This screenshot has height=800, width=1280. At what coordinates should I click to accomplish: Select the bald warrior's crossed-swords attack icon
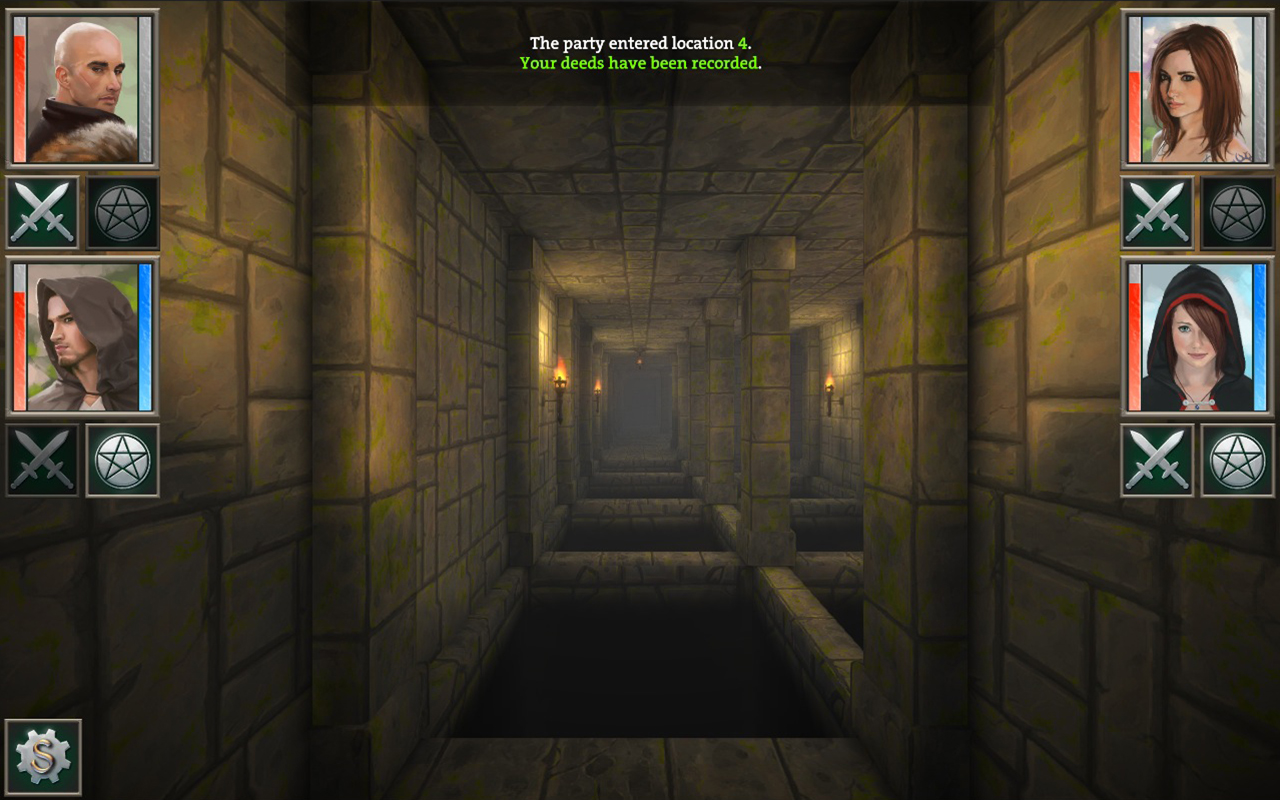coord(42,212)
